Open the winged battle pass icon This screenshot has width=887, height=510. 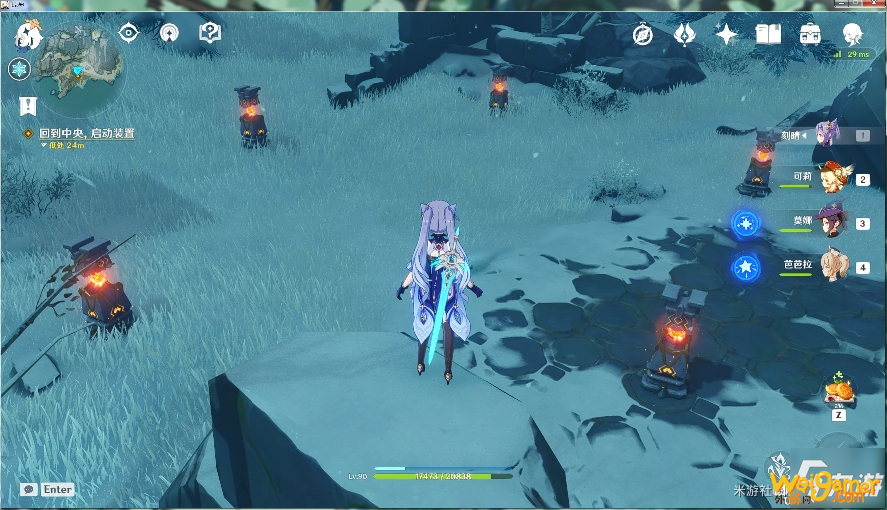point(685,34)
